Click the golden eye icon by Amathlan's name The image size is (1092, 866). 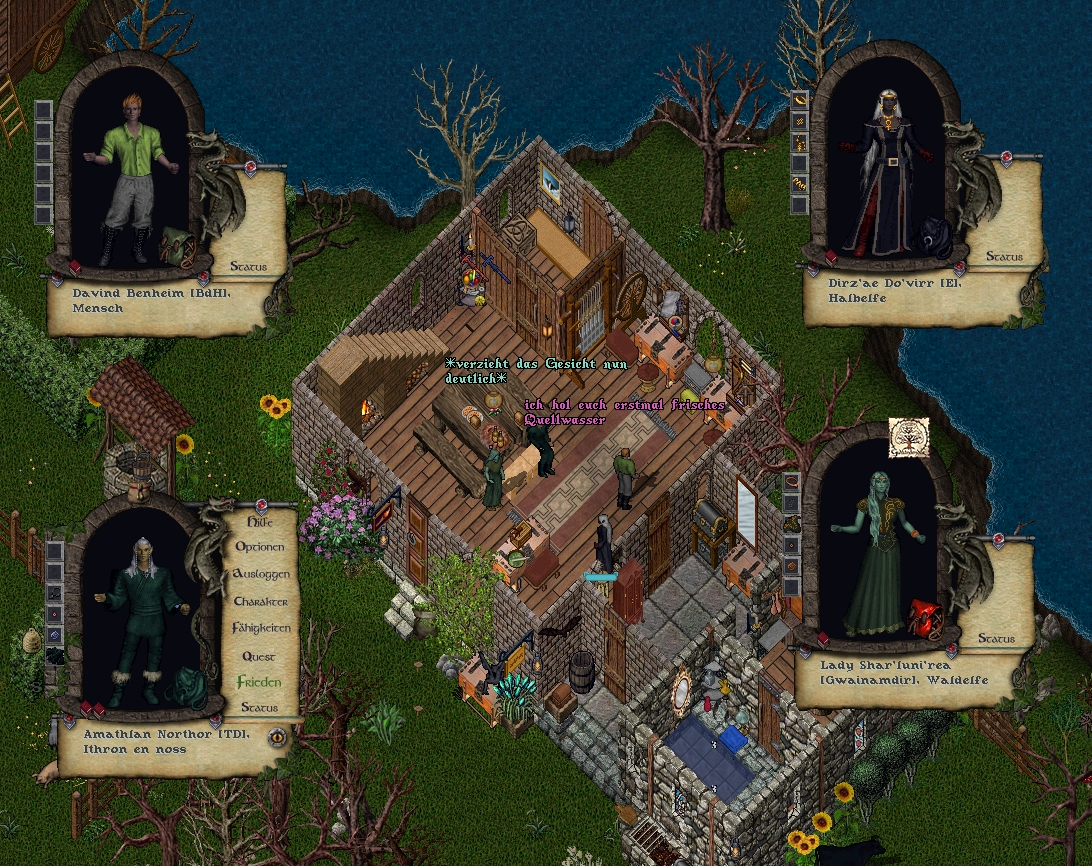277,738
